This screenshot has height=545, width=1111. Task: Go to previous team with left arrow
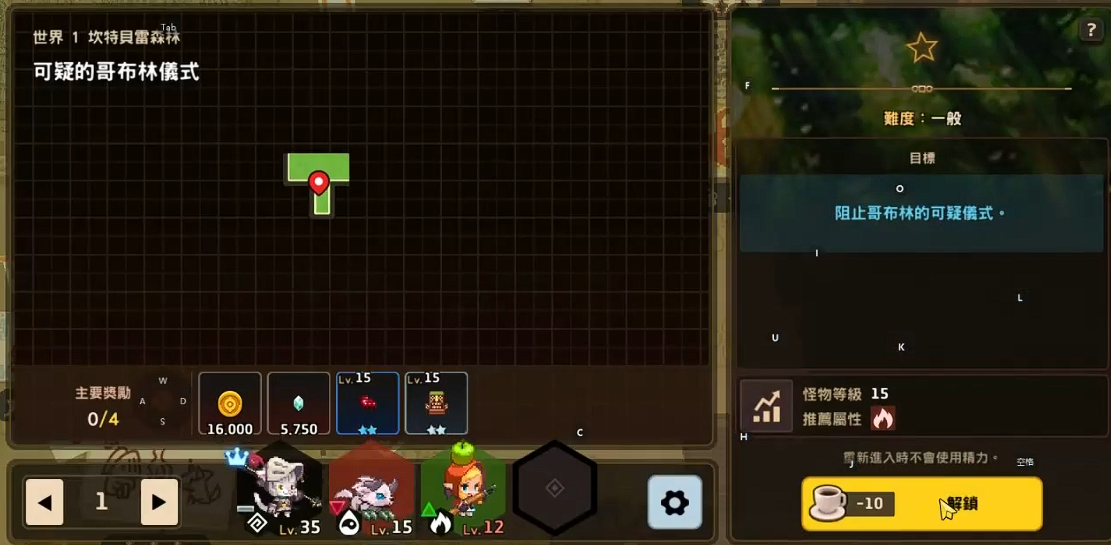point(45,502)
